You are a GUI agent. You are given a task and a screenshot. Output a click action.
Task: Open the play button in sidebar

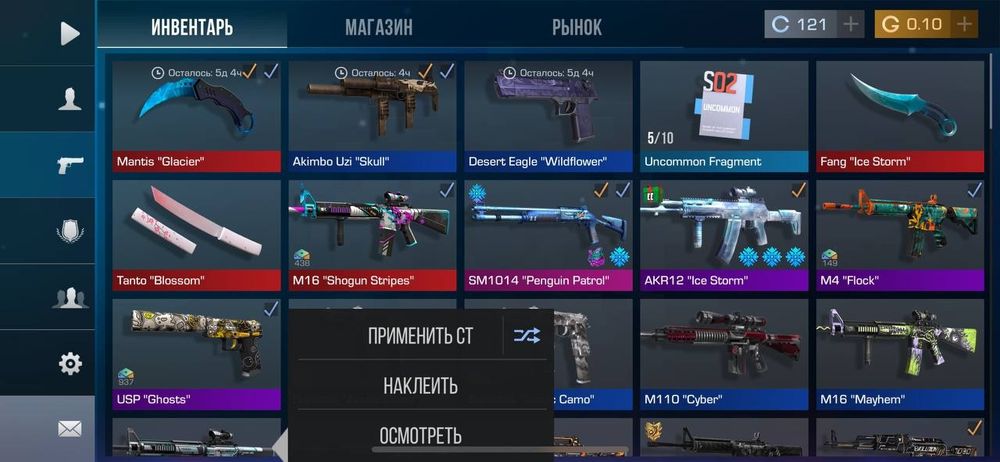click(x=69, y=34)
